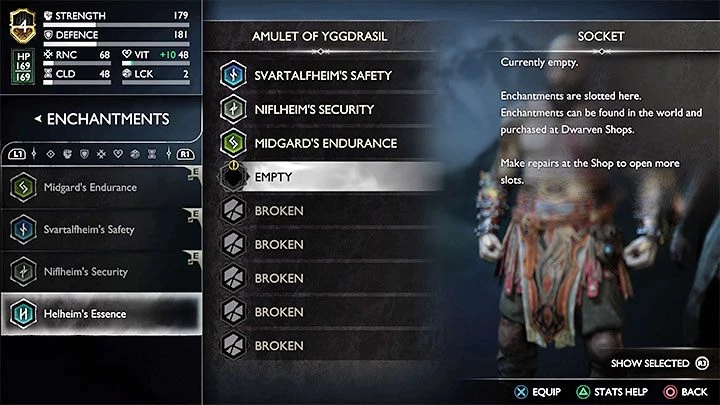720x405 pixels.
Task: Choose Svartalfheim's Safety from the enchantments list
Action: (x=100, y=230)
